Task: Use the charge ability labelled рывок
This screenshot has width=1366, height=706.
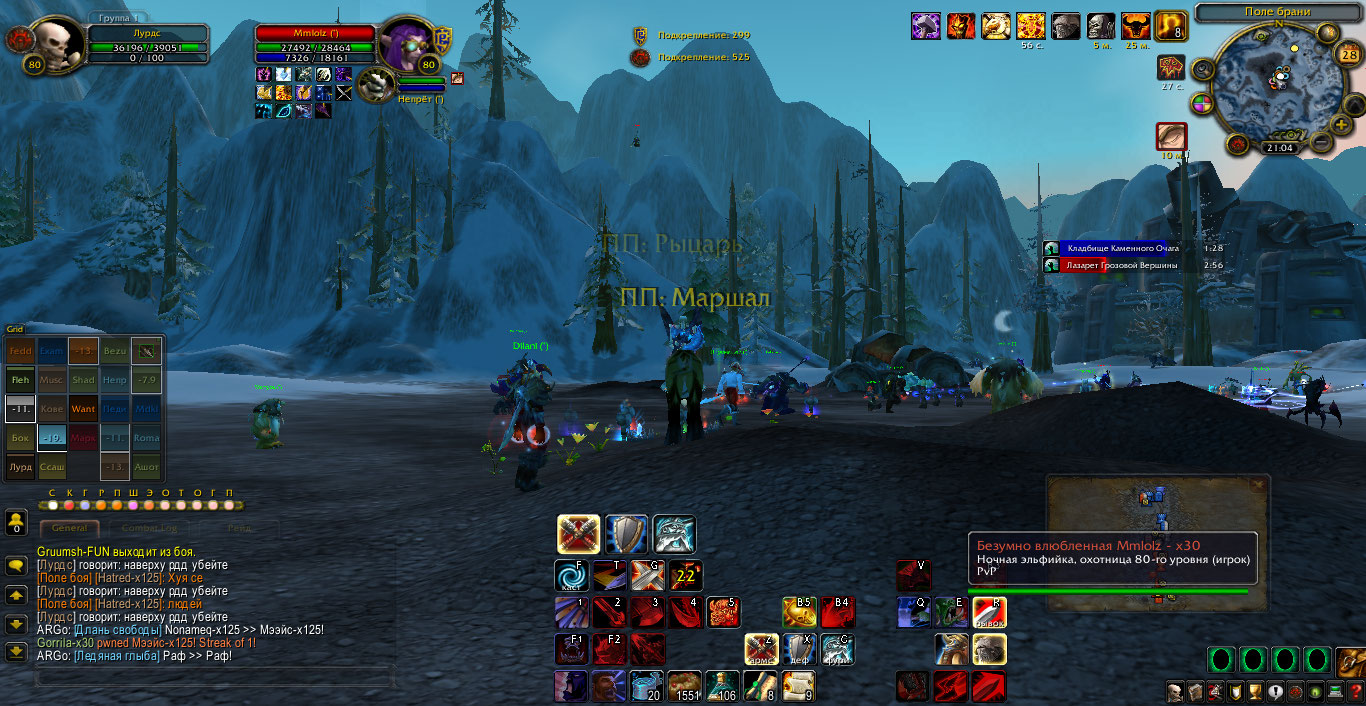Action: coord(989,612)
